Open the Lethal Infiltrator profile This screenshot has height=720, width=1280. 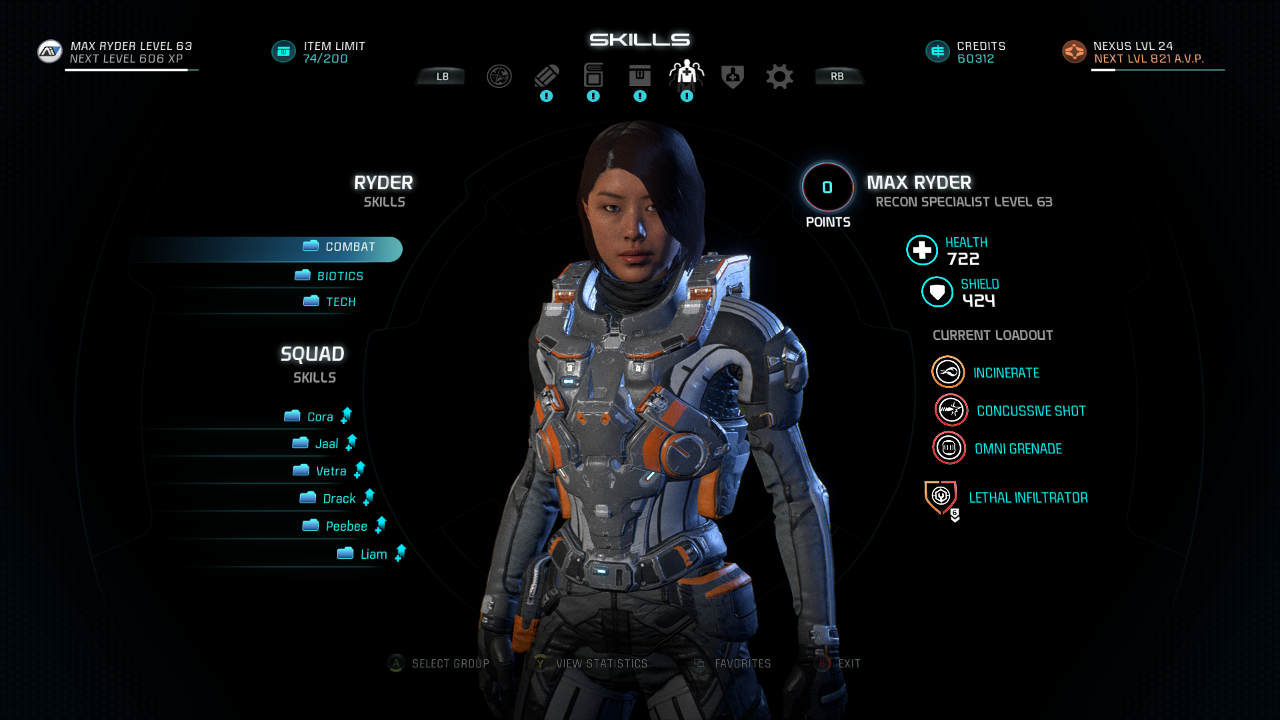(x=941, y=497)
